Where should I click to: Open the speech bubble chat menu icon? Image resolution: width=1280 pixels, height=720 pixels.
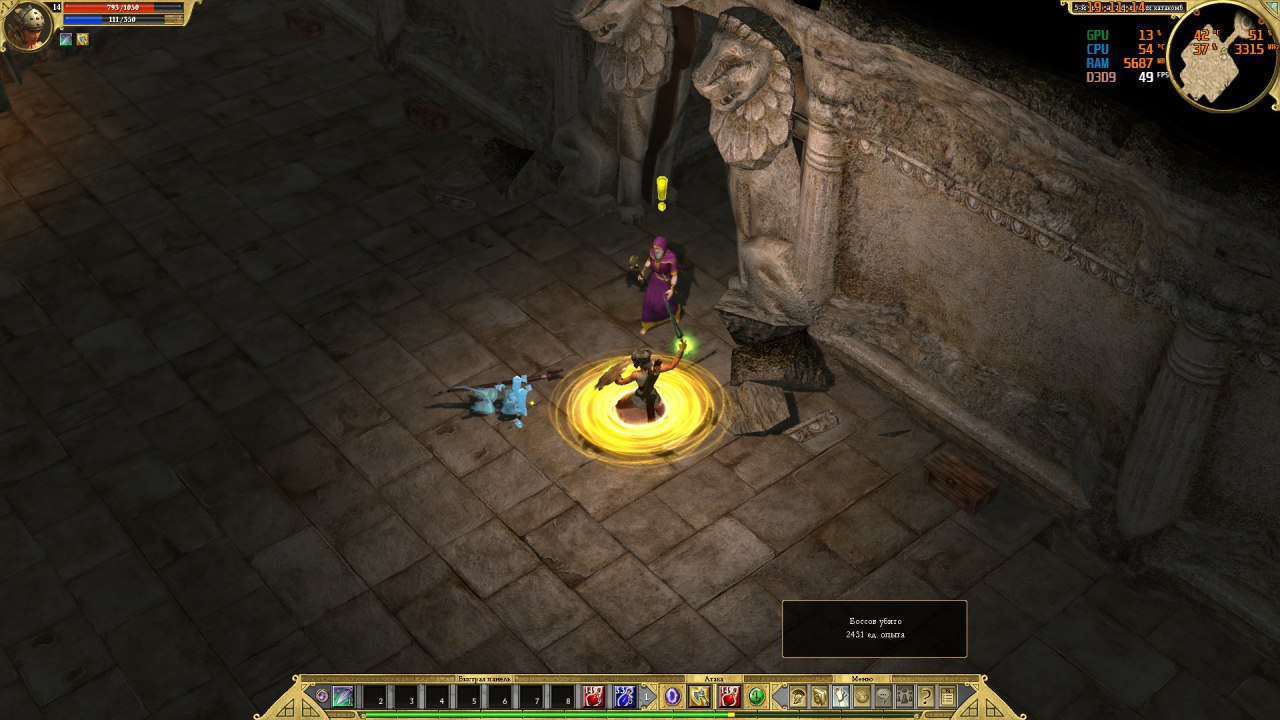pyautogui.click(x=884, y=697)
